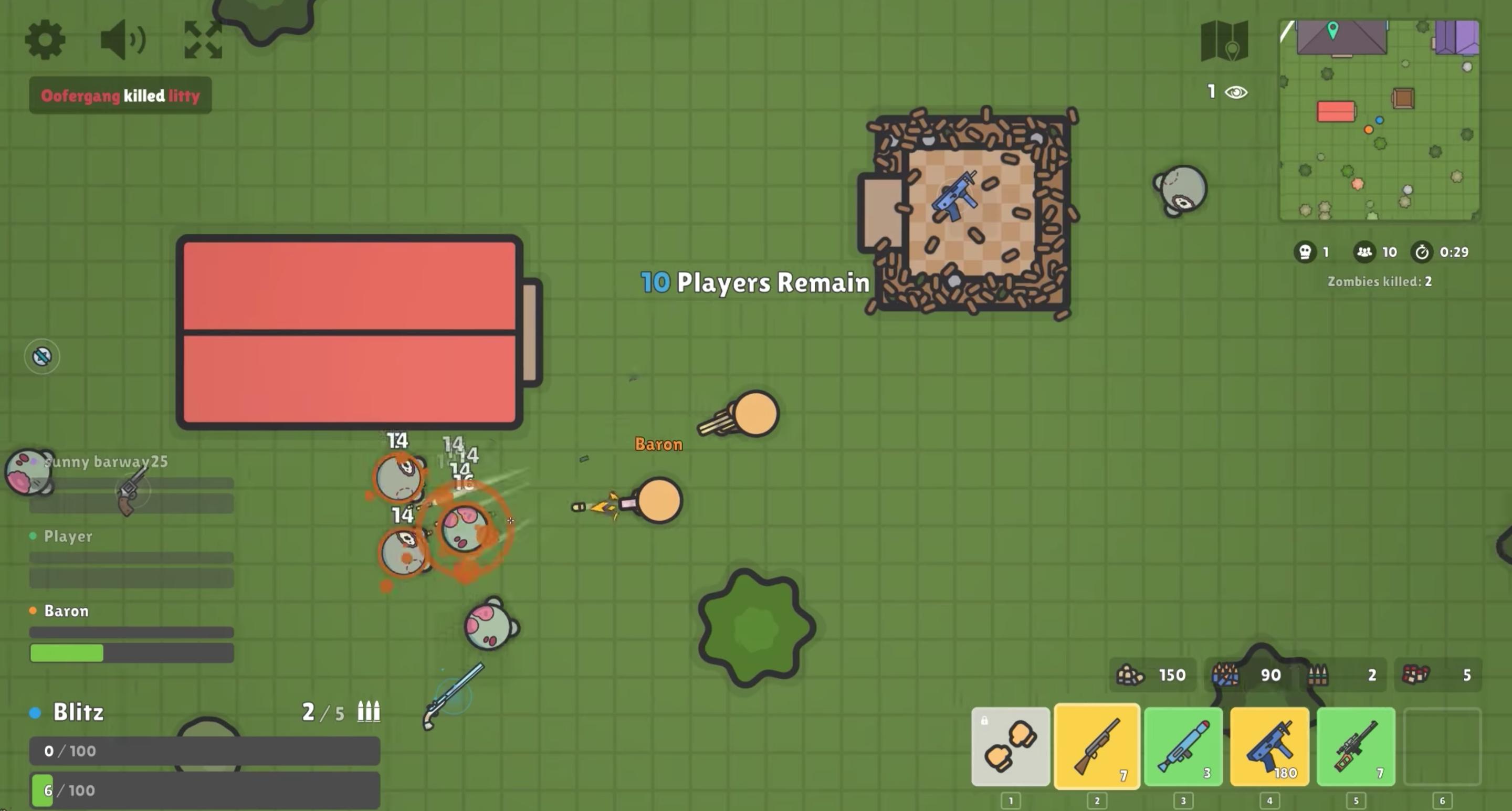Click the skull kill counter icon
The image size is (1512, 811).
(1307, 252)
